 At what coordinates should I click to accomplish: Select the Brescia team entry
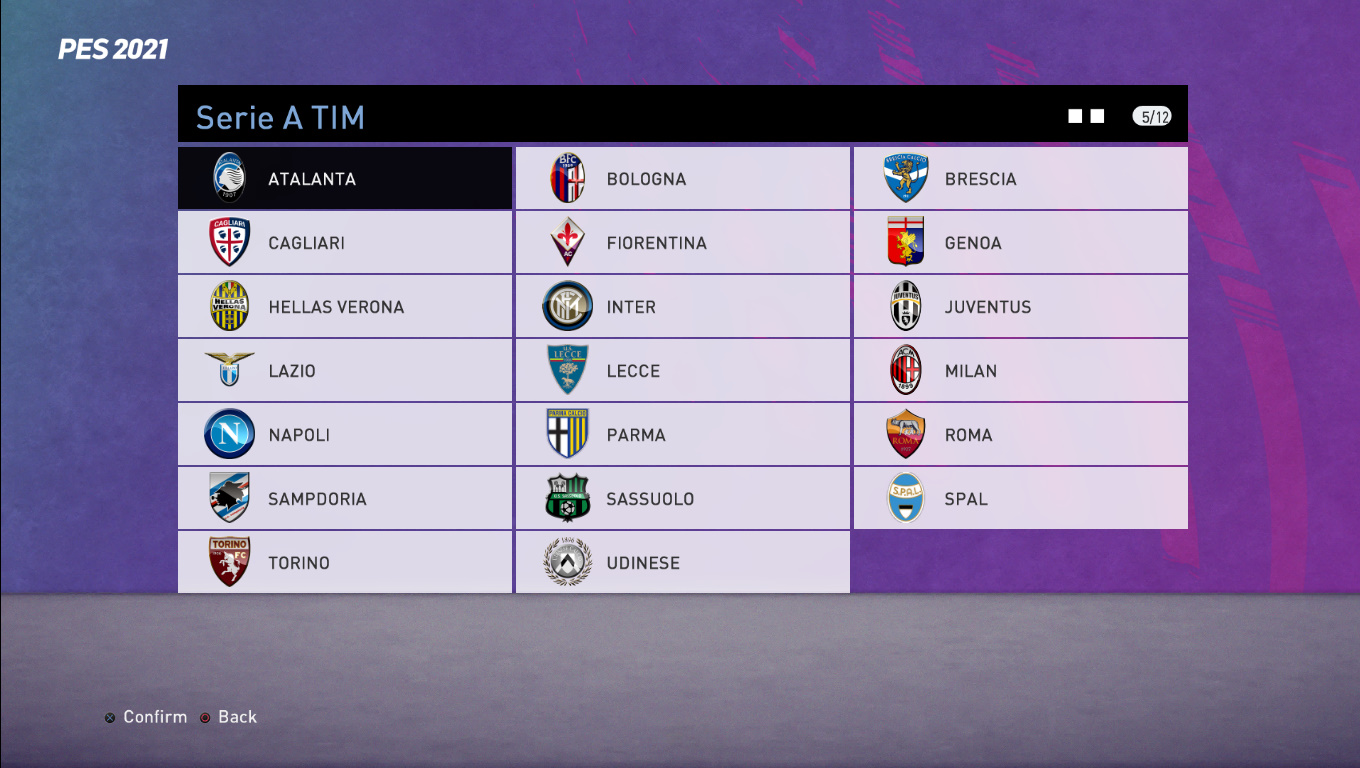(1019, 178)
